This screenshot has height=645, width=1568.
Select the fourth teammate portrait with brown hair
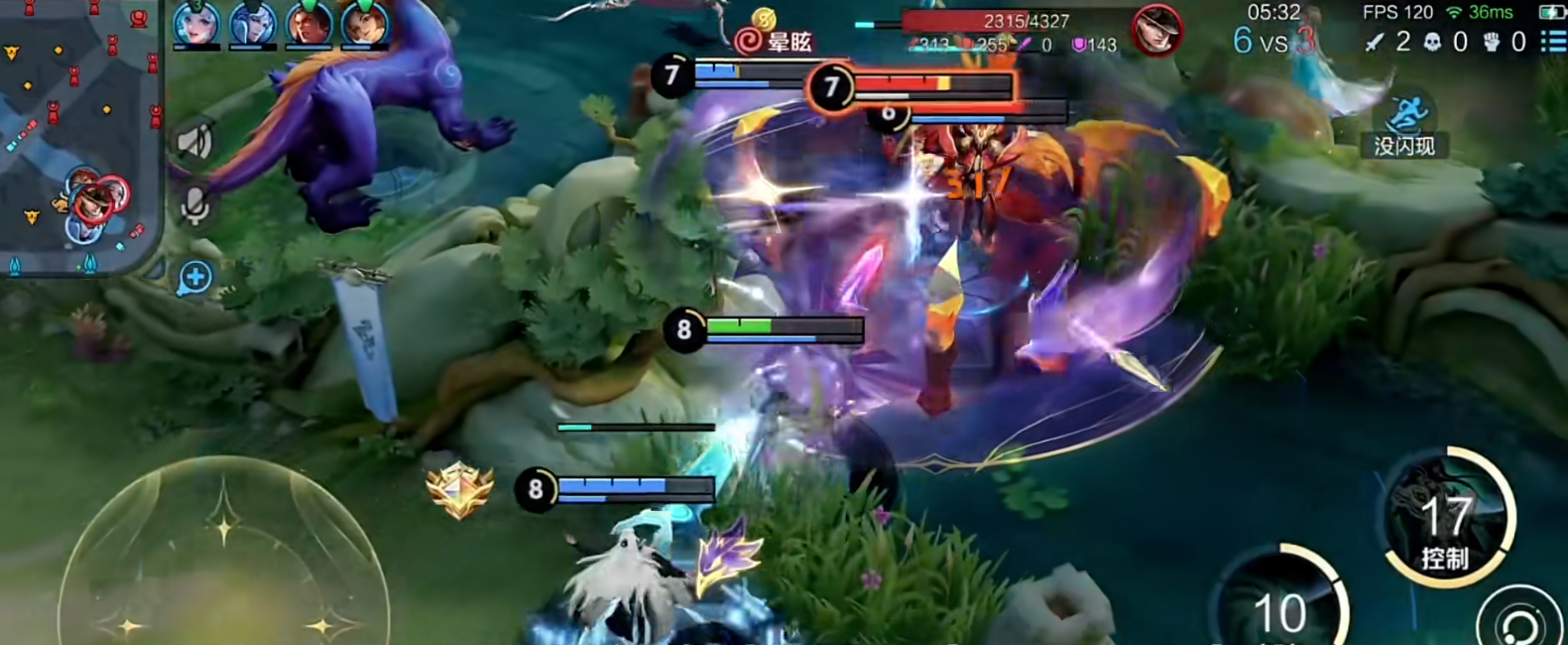[x=364, y=24]
